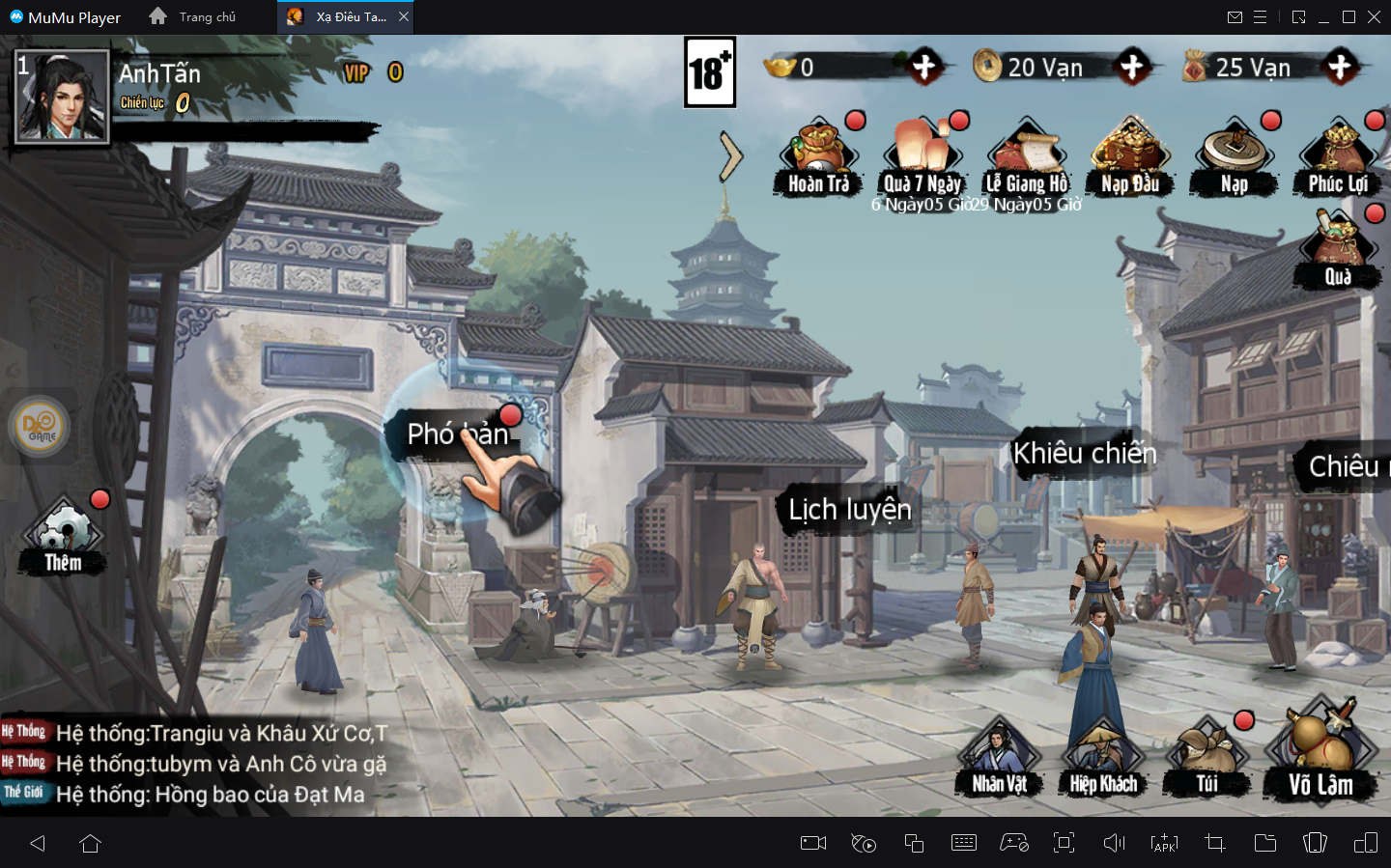Add gold ingots with the plus button
This screenshot has height=868, width=1391.
point(924,67)
